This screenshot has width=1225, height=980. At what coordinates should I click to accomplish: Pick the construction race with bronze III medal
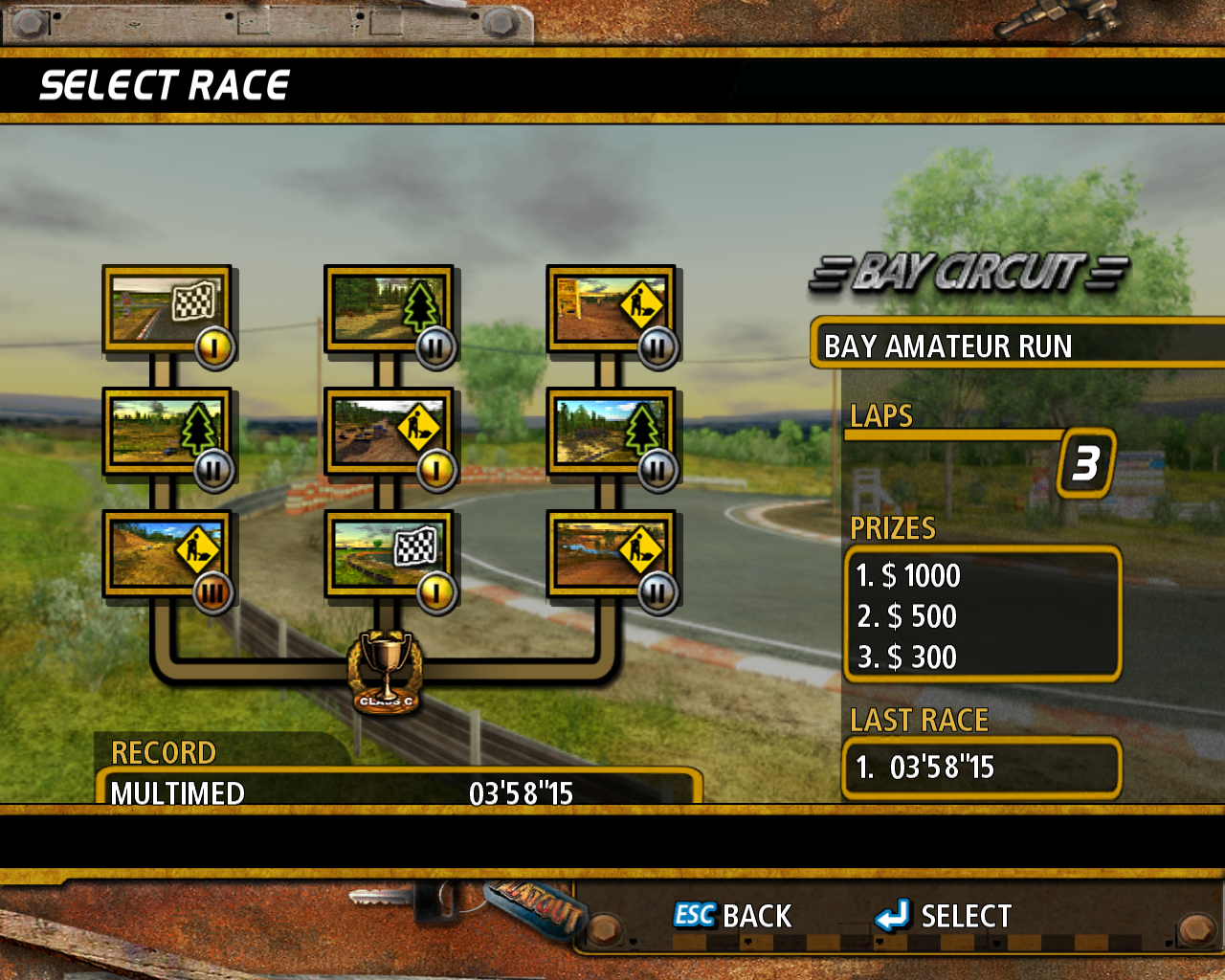click(167, 554)
